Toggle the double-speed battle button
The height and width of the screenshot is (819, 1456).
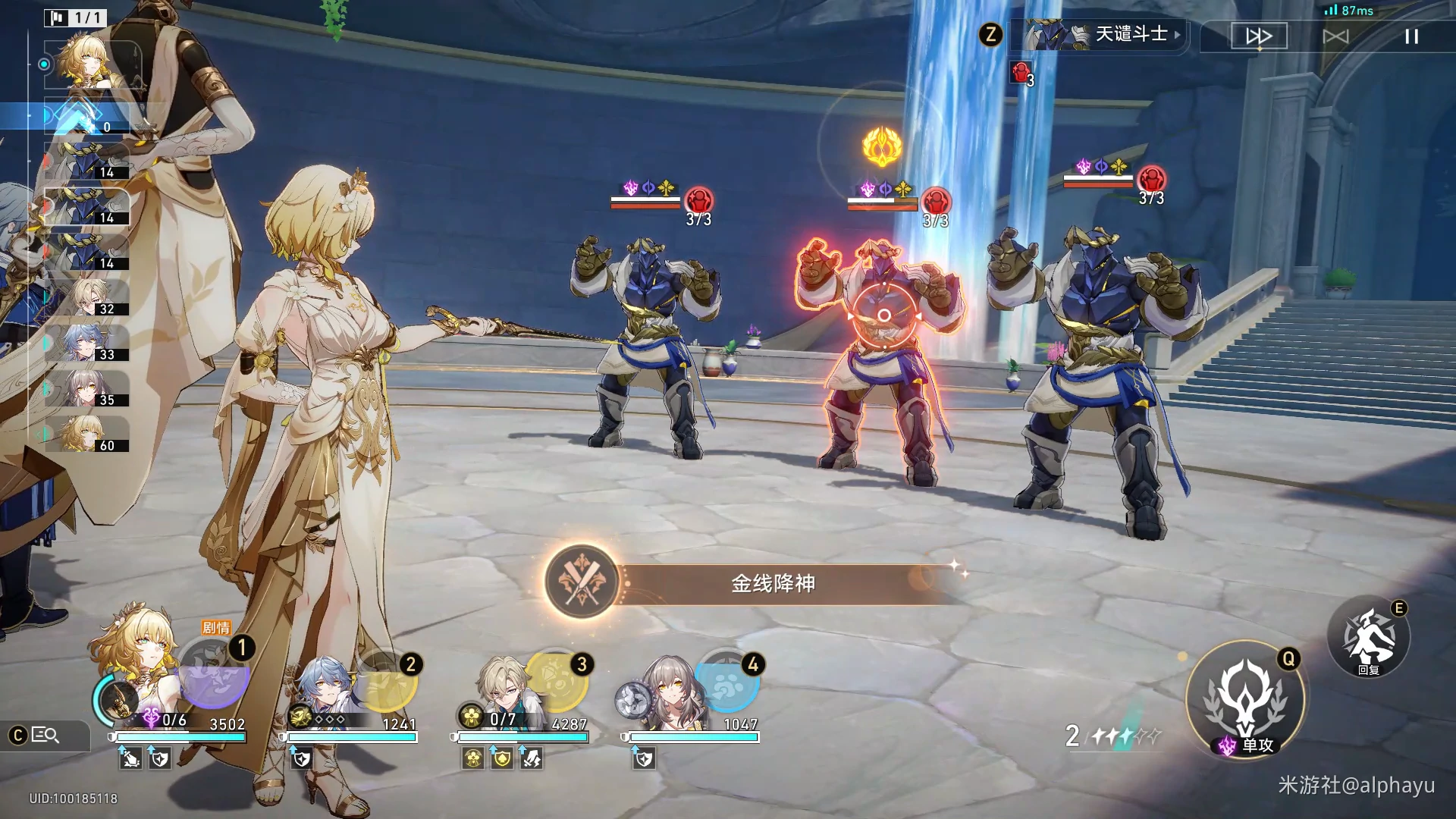1259,36
